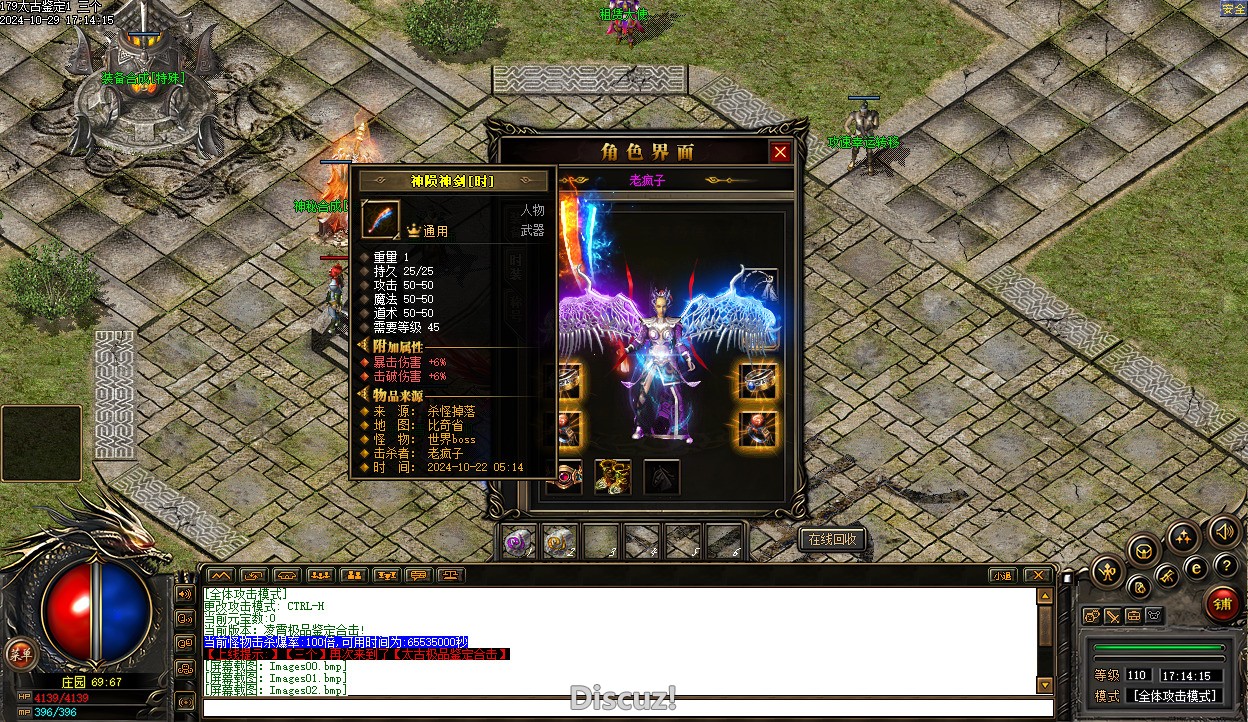Select the golden boots equipment slot
The width and height of the screenshot is (1248, 722).
[x=612, y=477]
